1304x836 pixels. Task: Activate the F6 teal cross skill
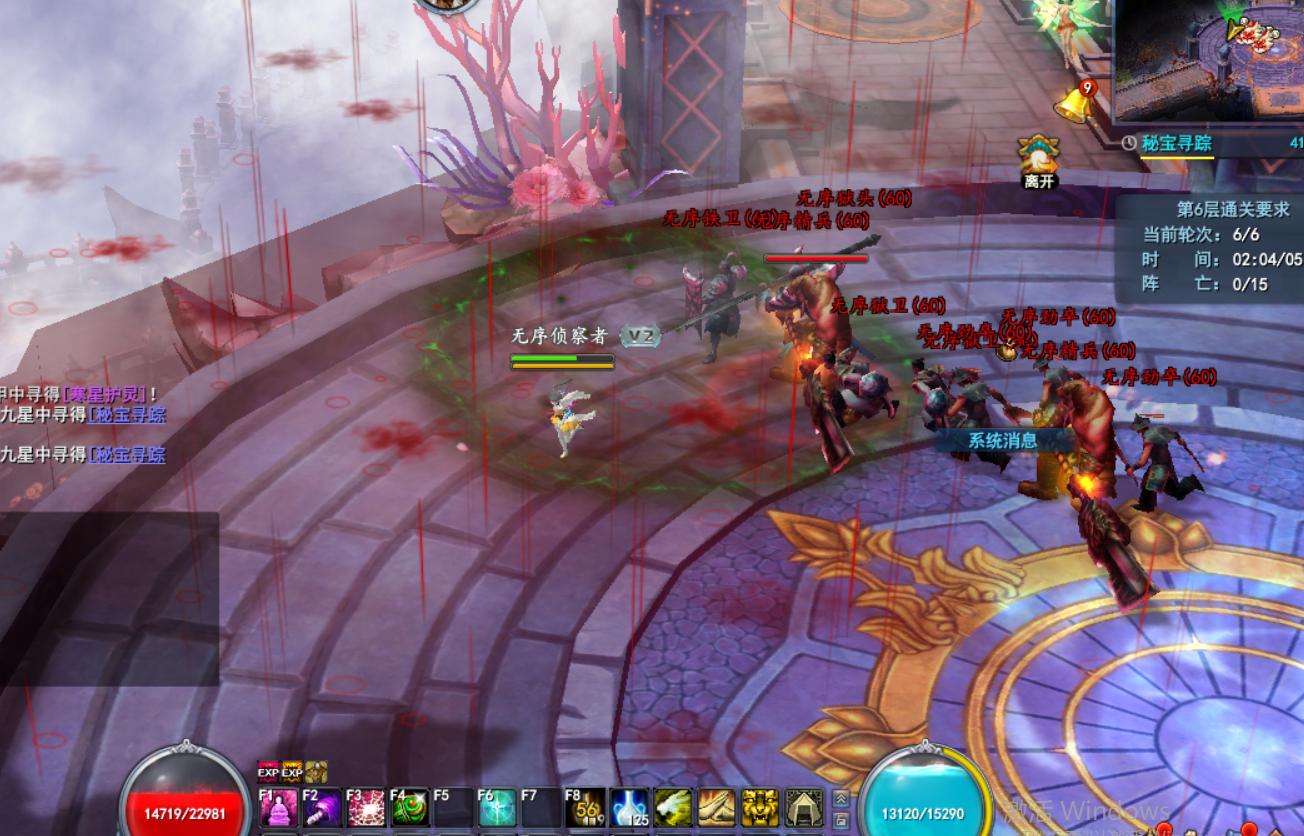[497, 807]
